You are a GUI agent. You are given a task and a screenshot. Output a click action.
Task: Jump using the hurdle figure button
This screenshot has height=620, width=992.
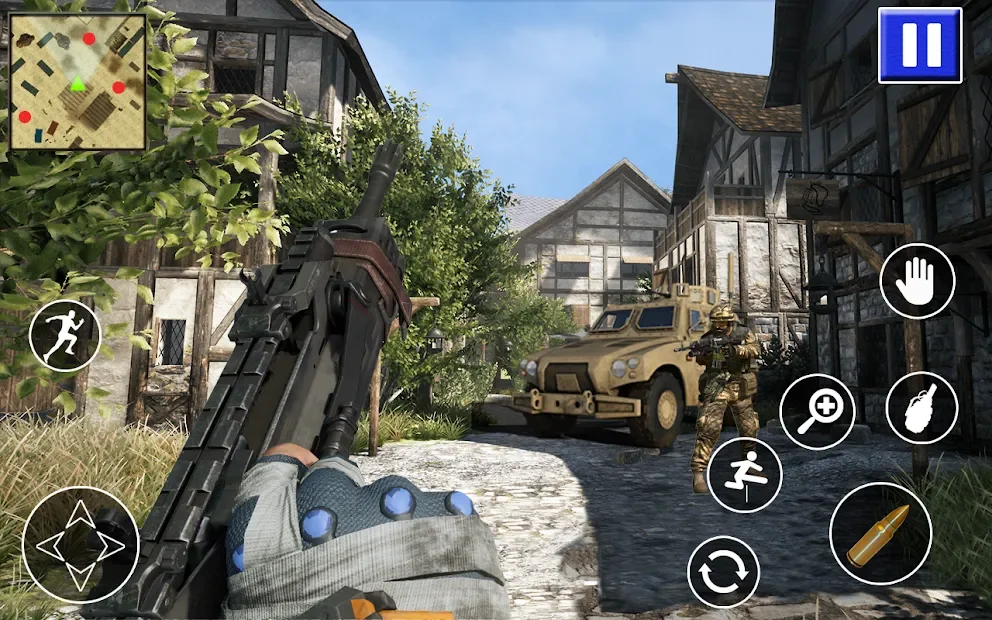pos(744,475)
